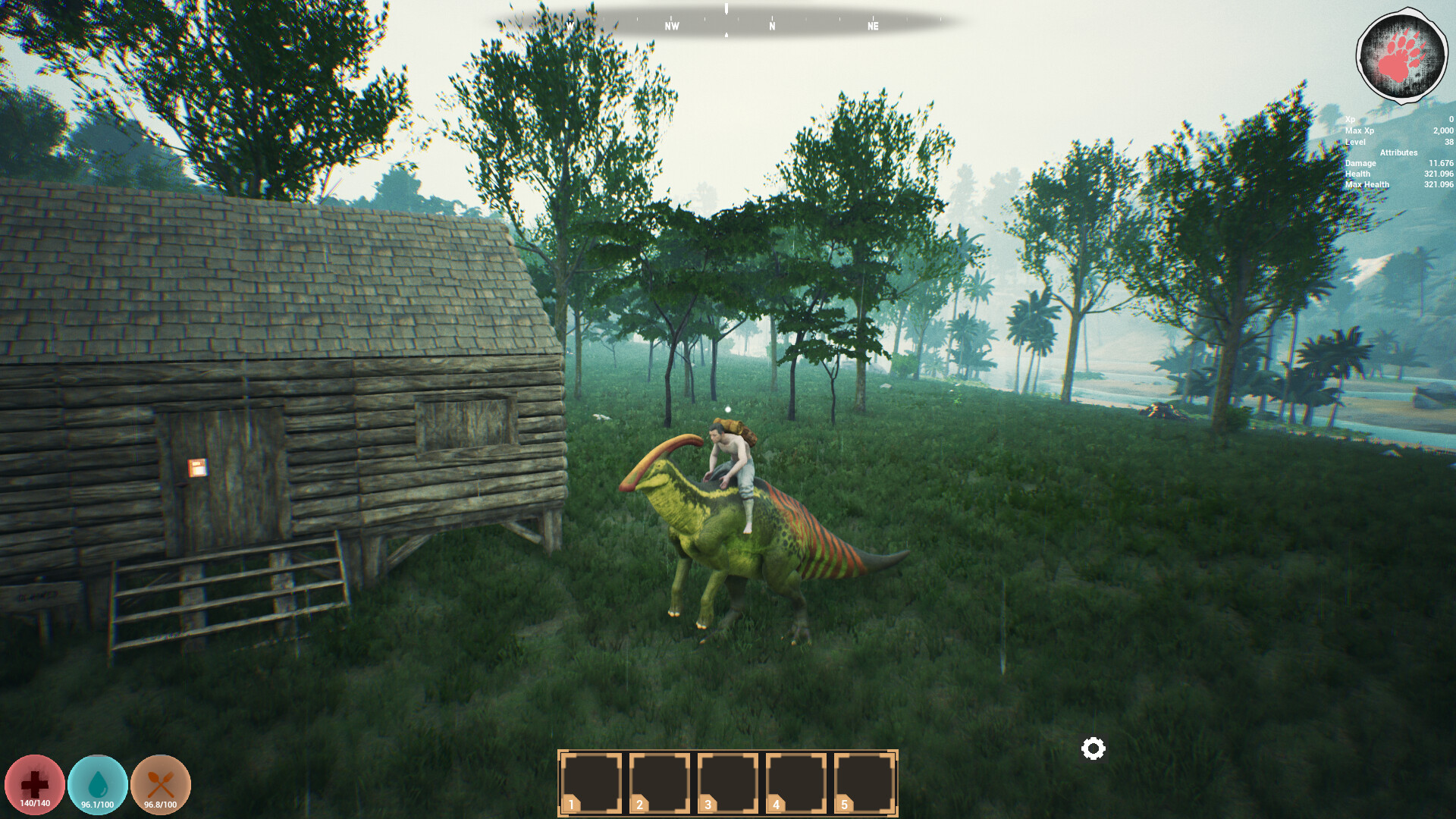Click the compass needle at top center
The height and width of the screenshot is (819, 1456).
coord(726,10)
